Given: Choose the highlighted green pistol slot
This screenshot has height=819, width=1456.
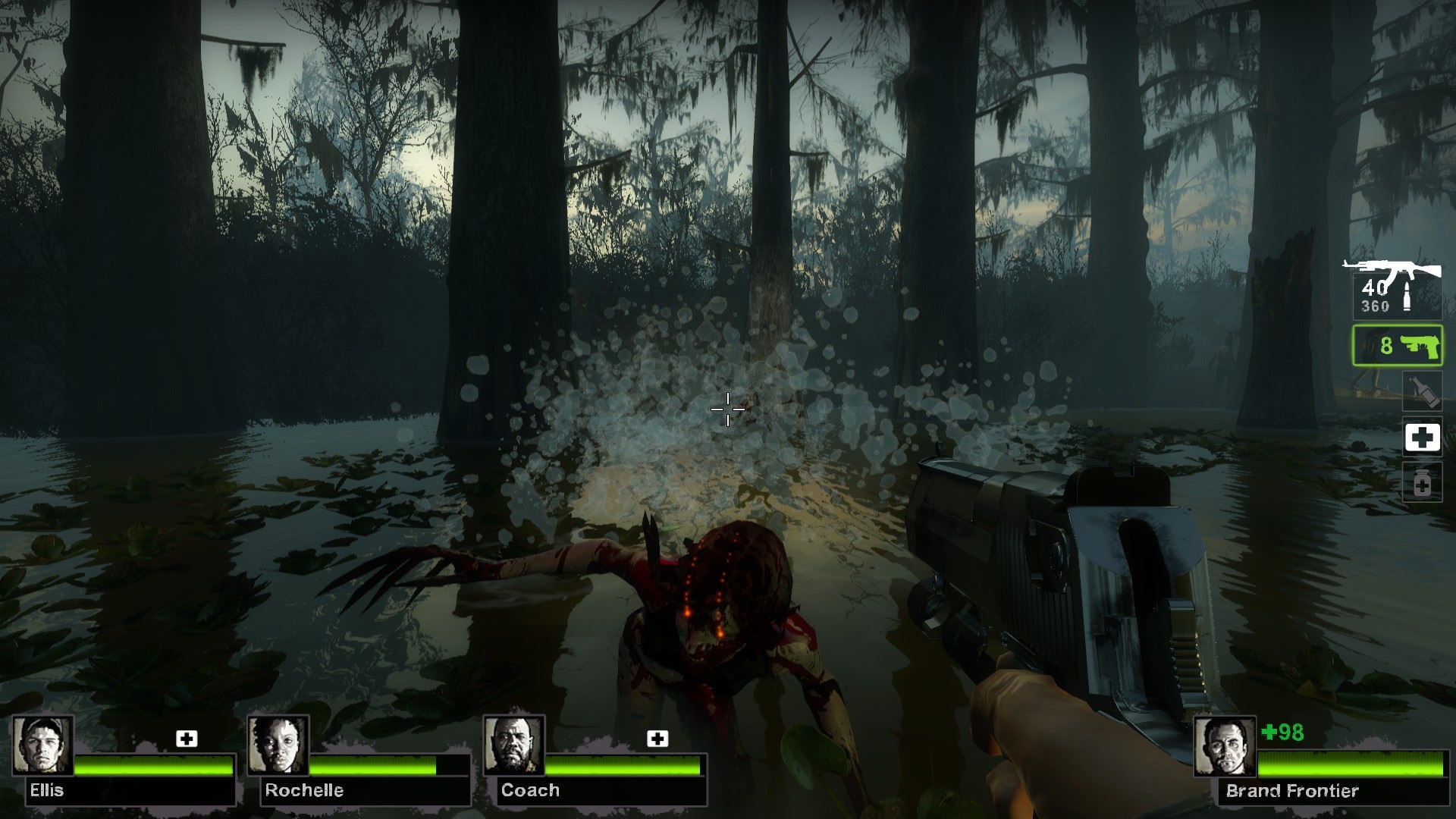Looking at the screenshot, I should 1397,346.
